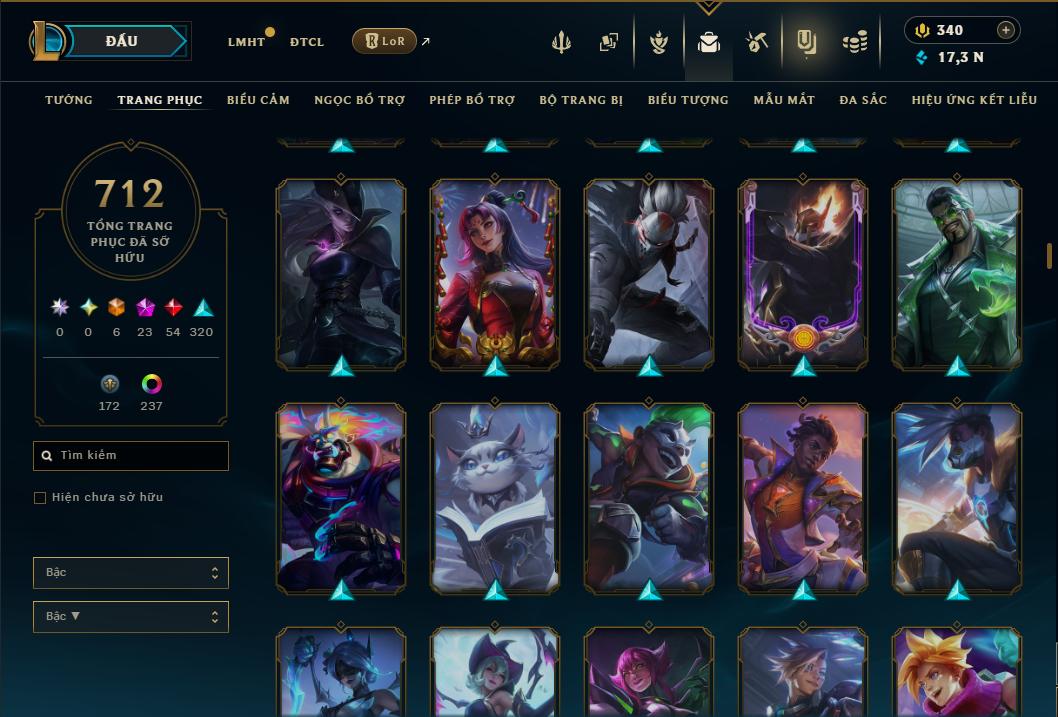Open the LoR external link button
Viewport: 1058px width, 717px height.
point(385,41)
